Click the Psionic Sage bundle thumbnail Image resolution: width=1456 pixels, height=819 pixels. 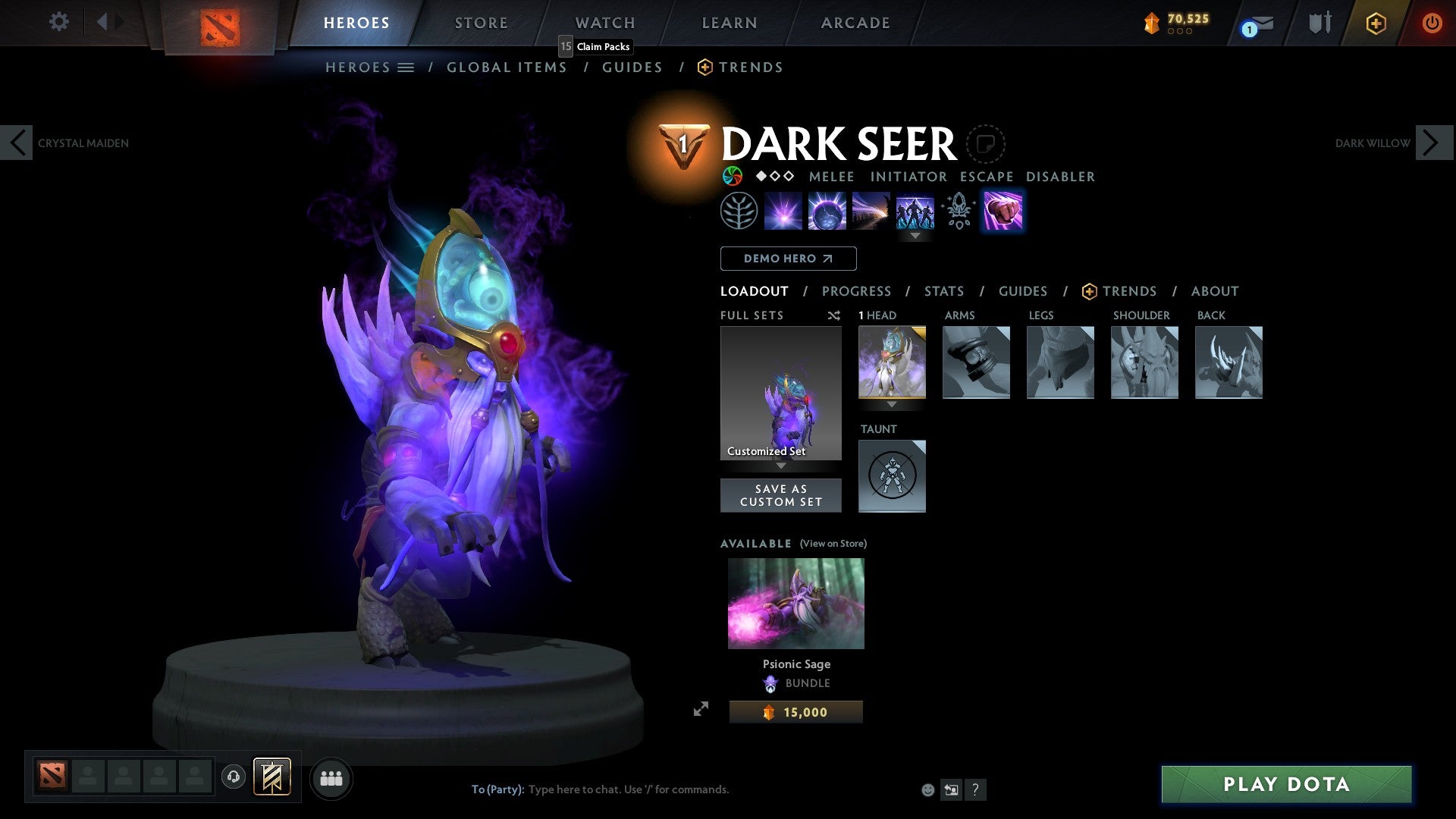[x=795, y=603]
